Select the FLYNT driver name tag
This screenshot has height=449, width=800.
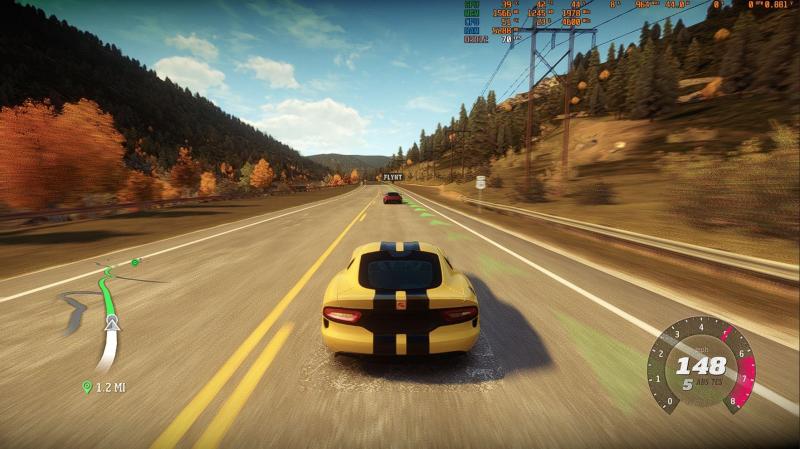[392, 177]
